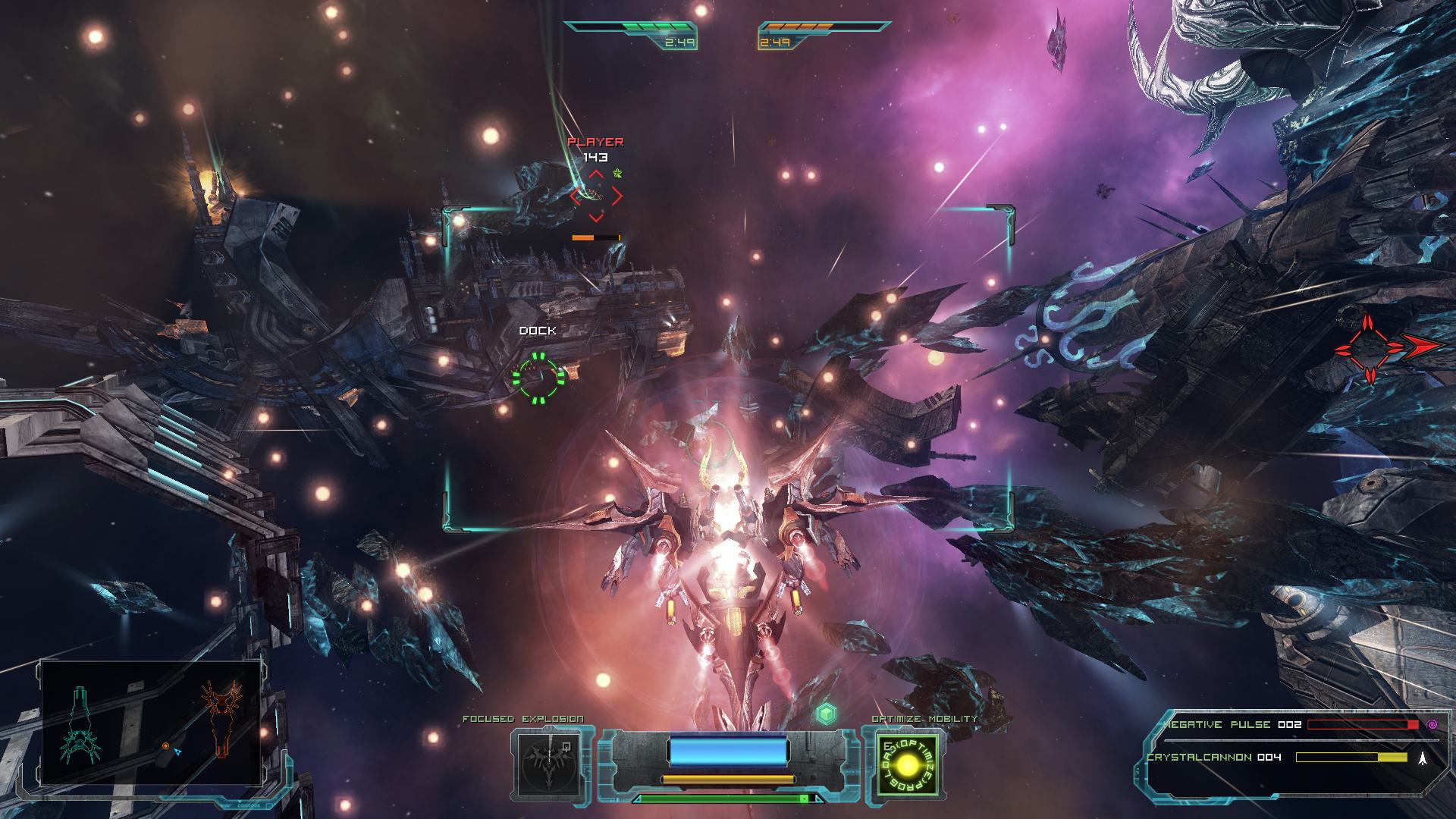This screenshot has height=819, width=1456.
Task: Target the red Player enemy marker
Action: pos(596,196)
